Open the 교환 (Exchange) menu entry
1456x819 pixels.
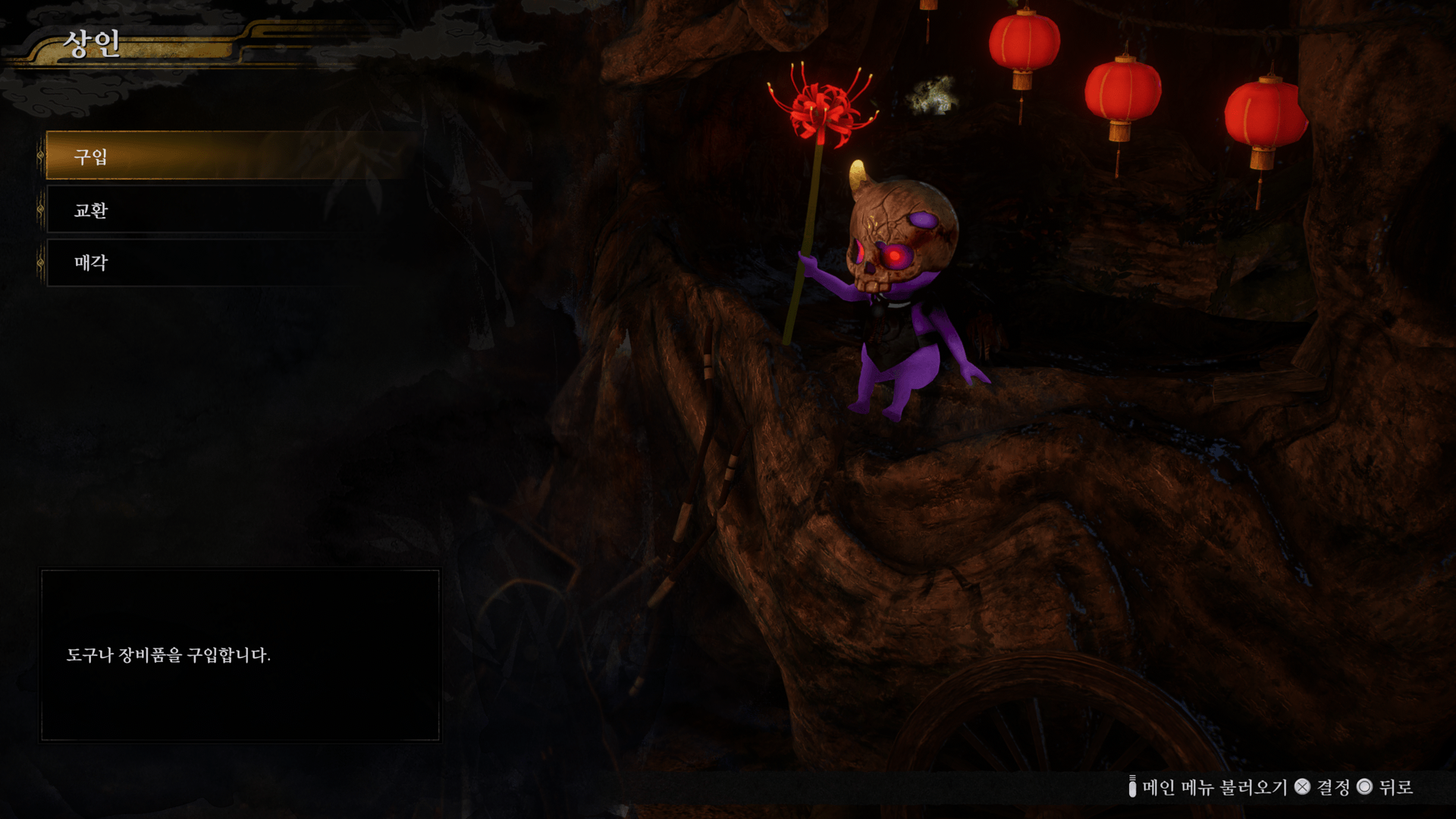coord(227,210)
